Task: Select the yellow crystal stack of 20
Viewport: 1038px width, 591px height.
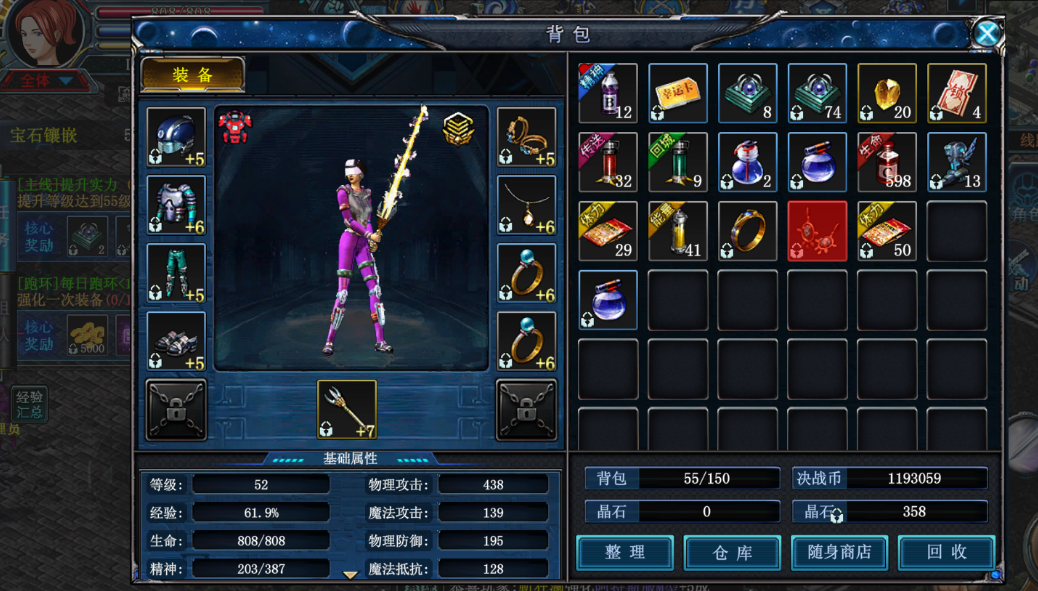Action: pyautogui.click(x=887, y=93)
